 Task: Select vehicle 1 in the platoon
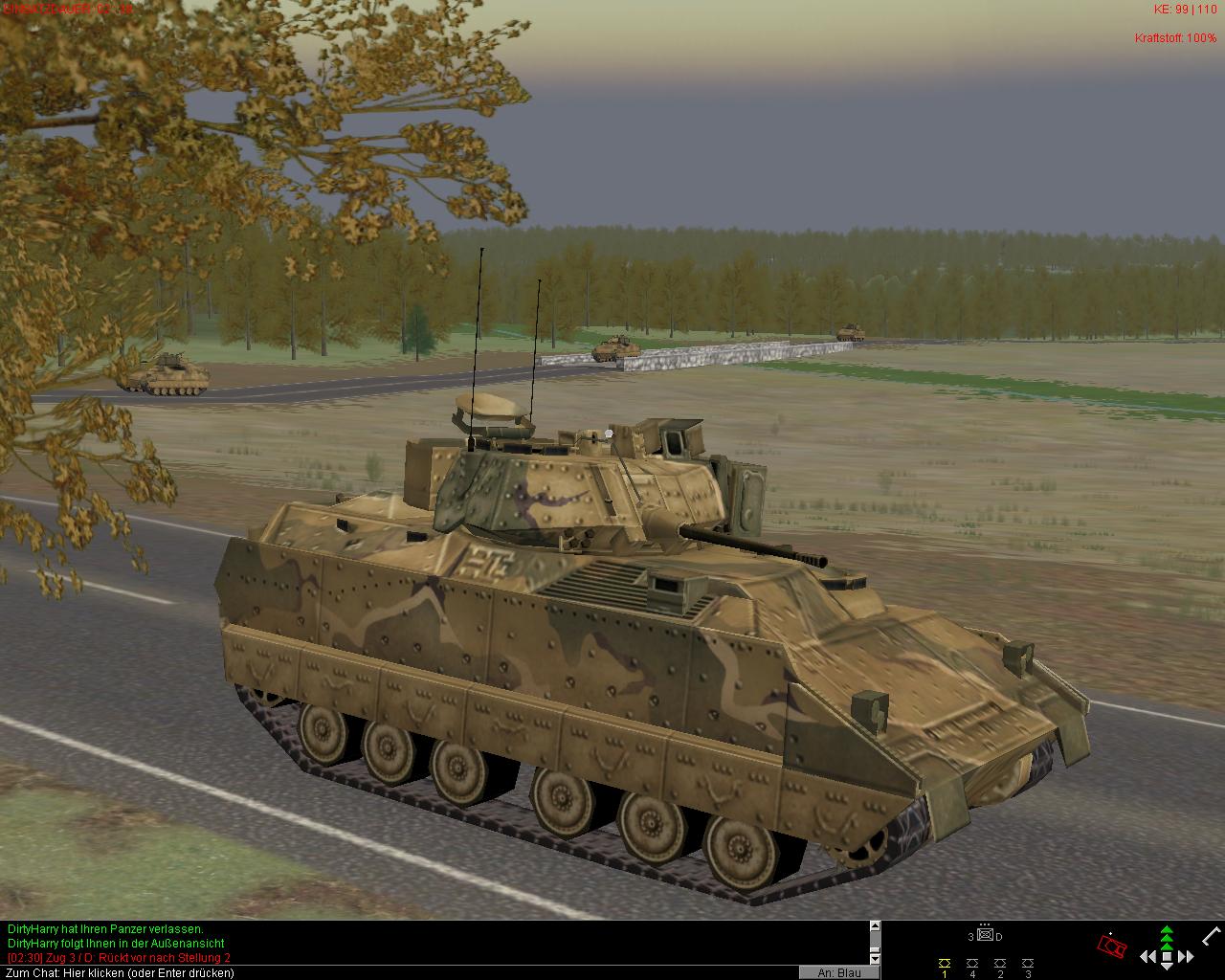[x=945, y=964]
